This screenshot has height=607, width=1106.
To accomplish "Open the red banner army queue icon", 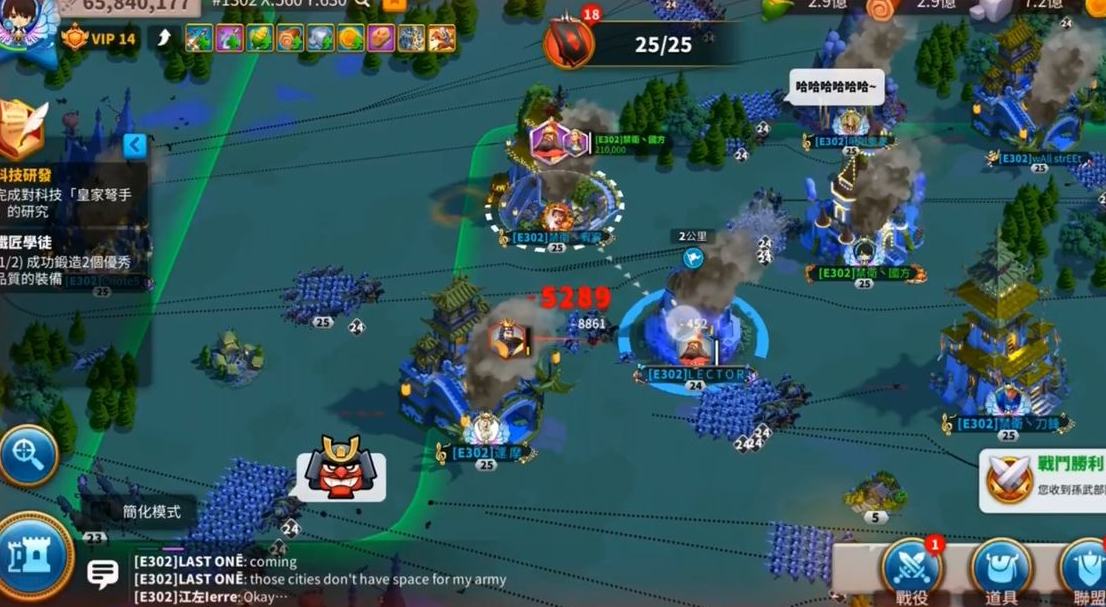I will (569, 42).
